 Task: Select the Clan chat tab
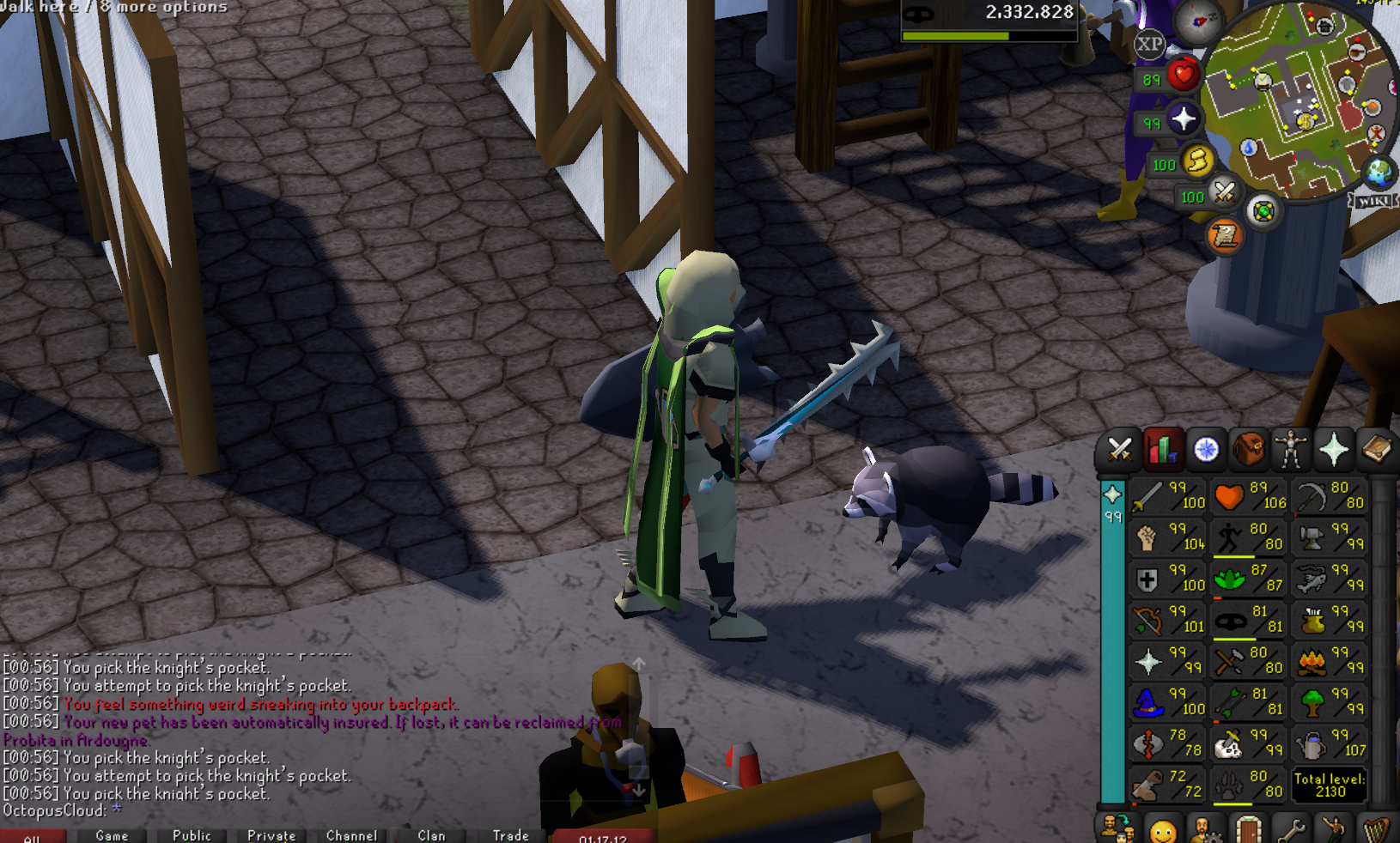431,835
